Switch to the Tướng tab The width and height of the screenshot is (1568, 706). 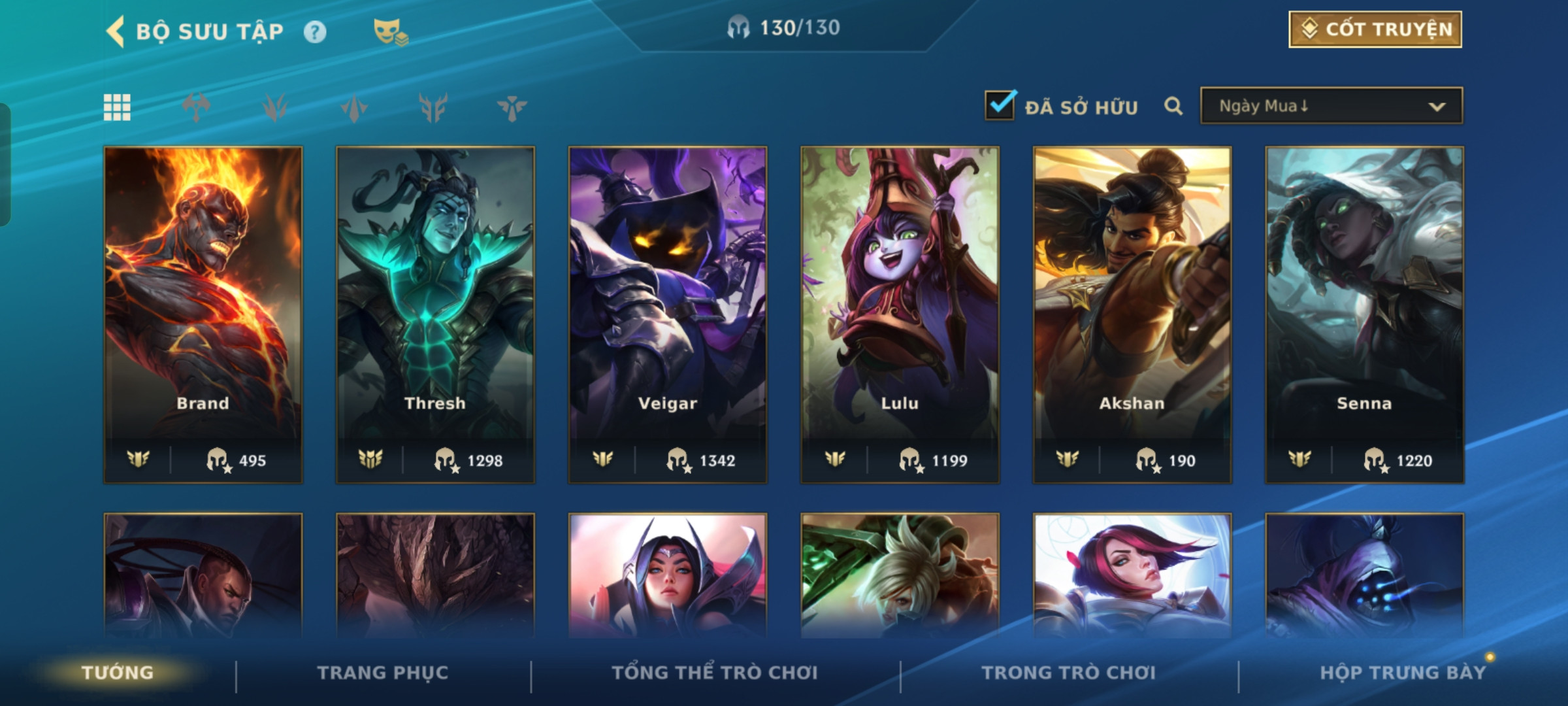[118, 672]
